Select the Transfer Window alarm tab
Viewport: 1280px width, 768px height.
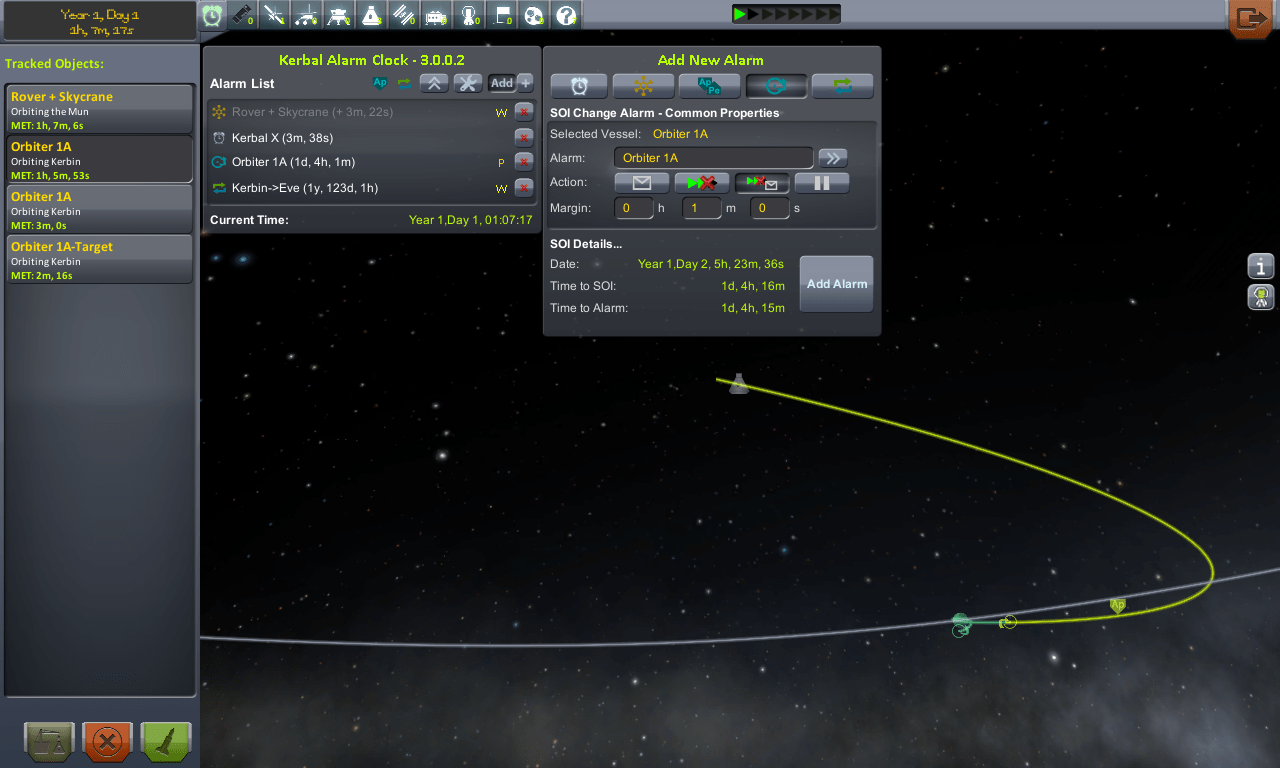tap(842, 86)
